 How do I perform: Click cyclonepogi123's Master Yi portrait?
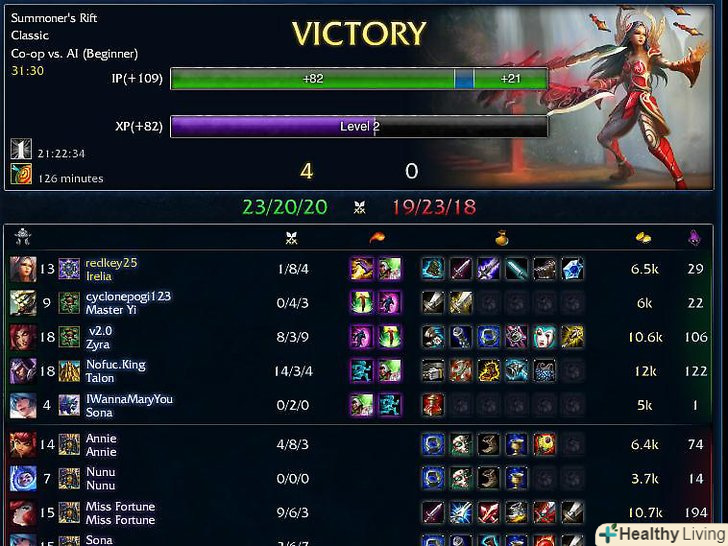click(22, 303)
